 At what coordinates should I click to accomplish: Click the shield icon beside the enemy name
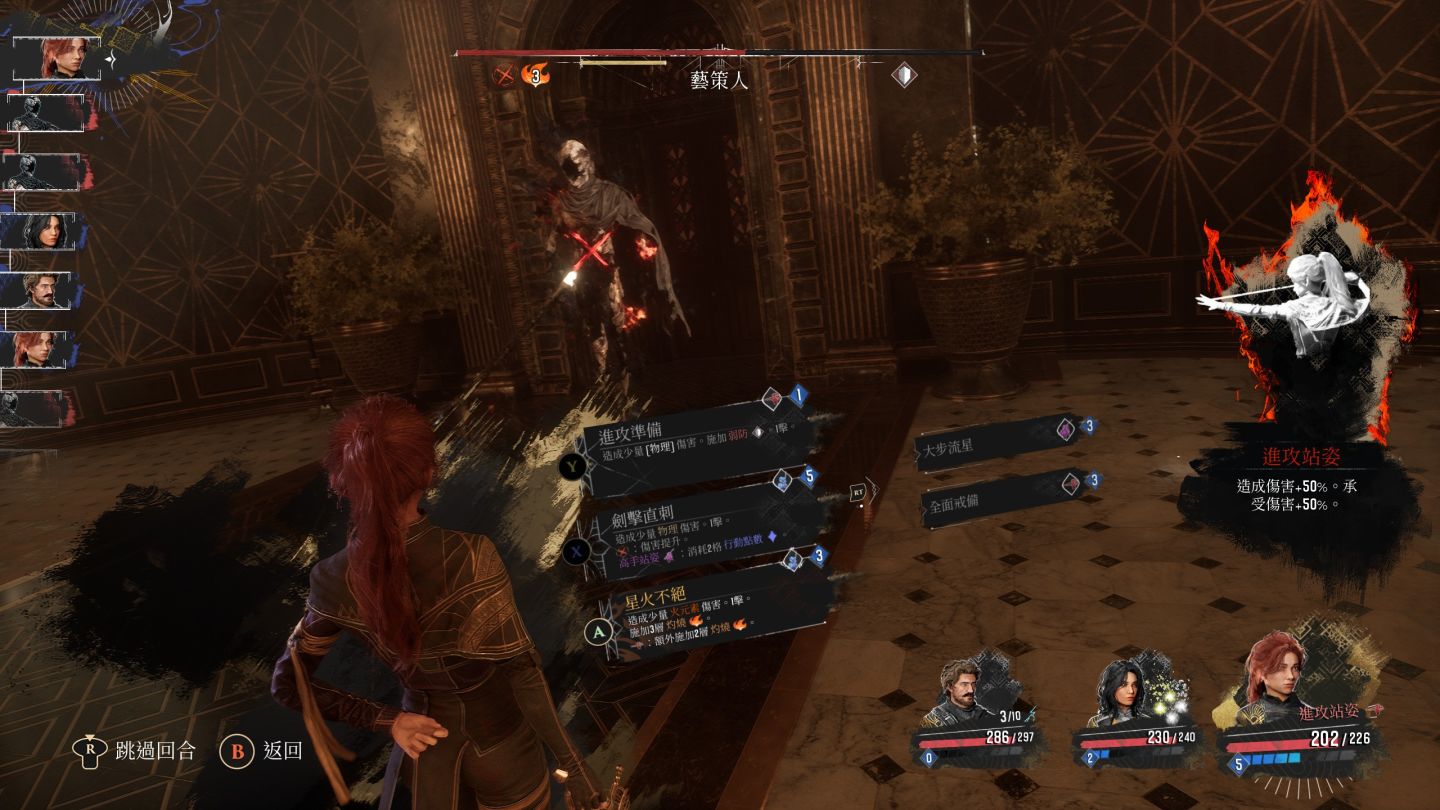point(904,75)
